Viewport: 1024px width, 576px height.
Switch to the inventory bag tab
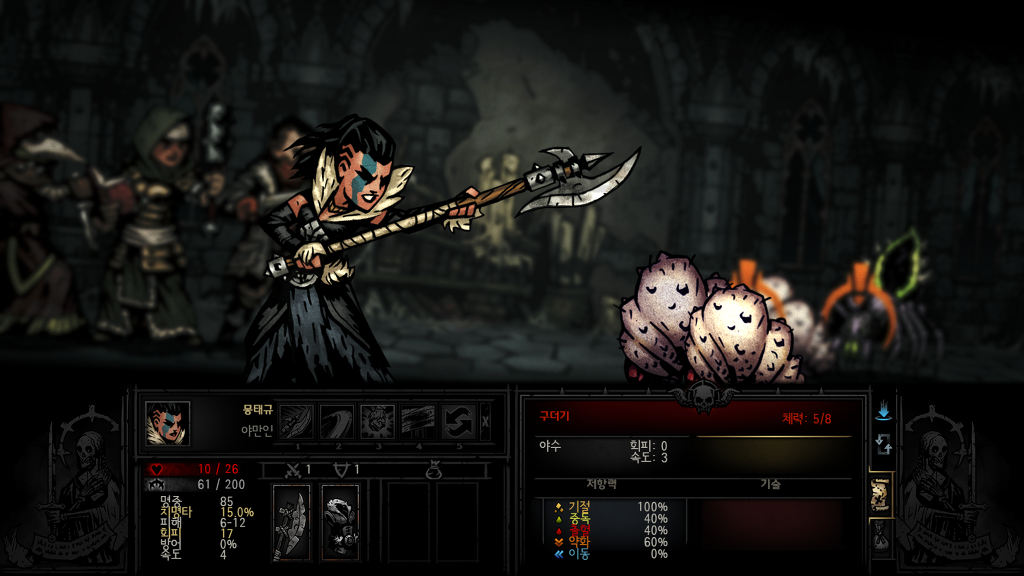(880, 538)
